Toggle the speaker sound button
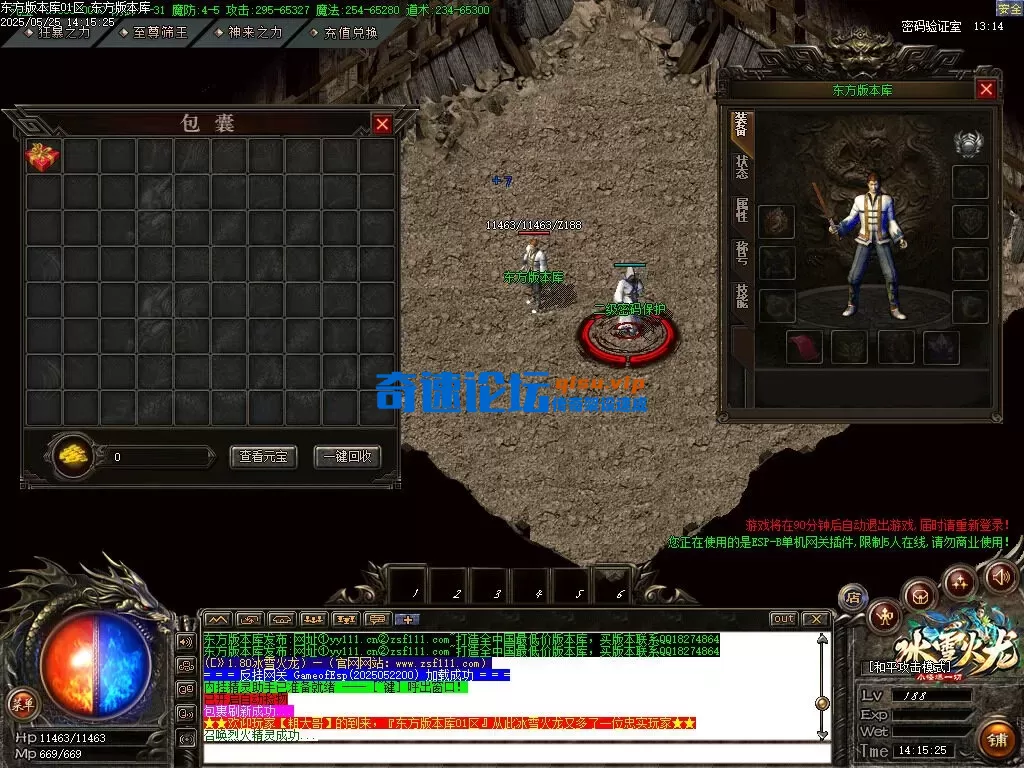The height and width of the screenshot is (768, 1024). coord(1001,576)
